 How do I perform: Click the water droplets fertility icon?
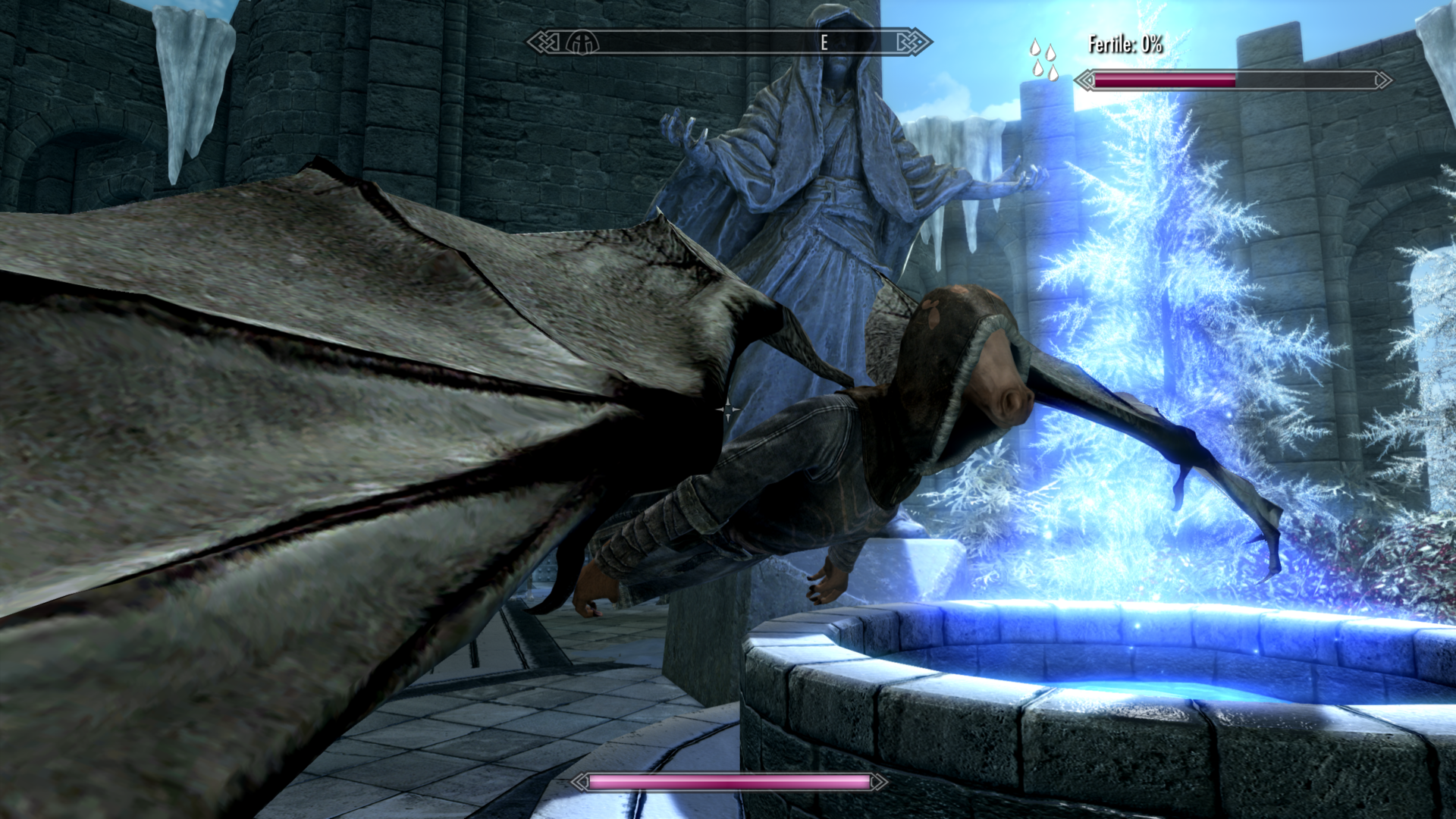[1043, 59]
